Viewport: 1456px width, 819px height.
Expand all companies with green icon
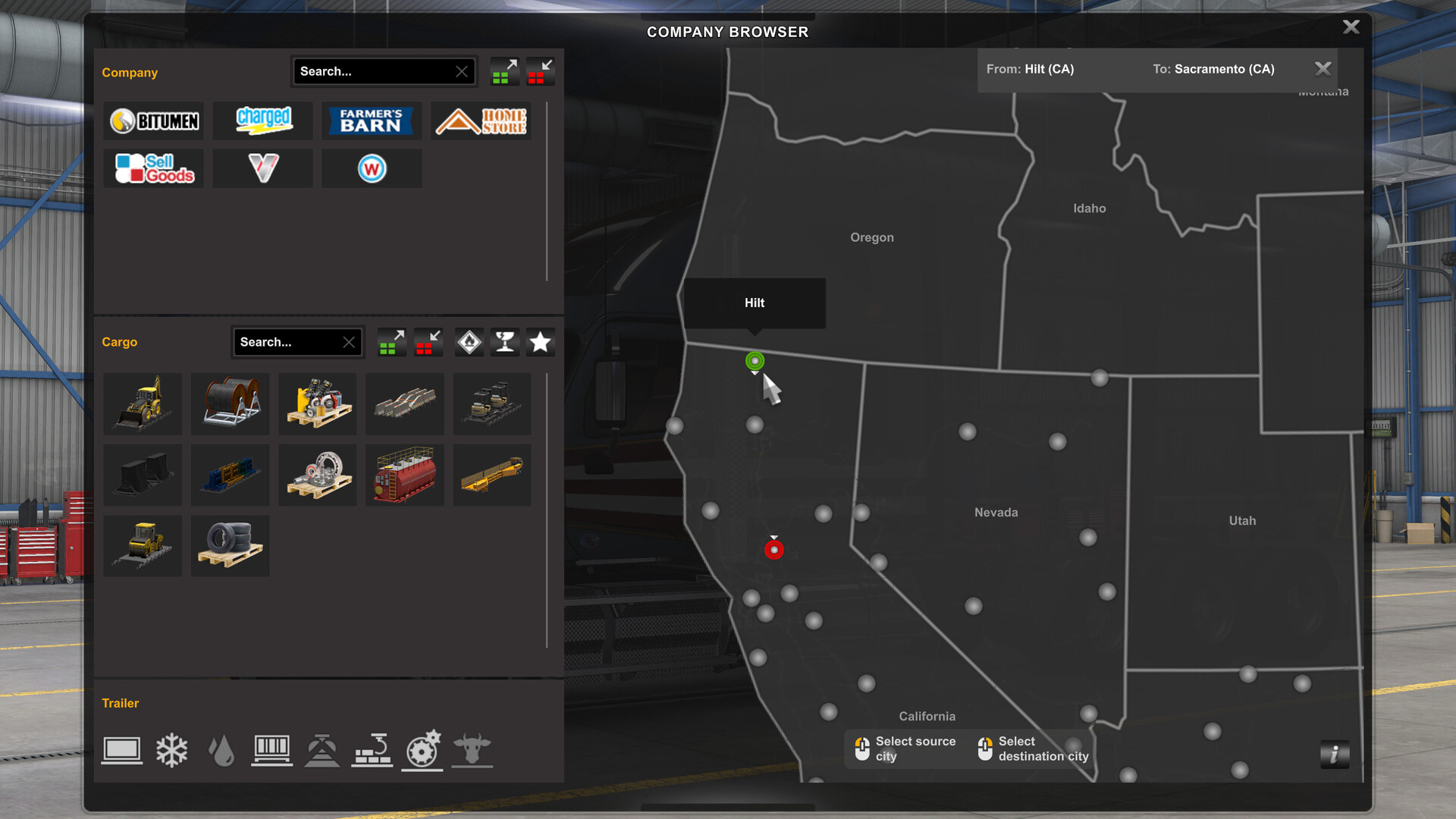(x=504, y=71)
